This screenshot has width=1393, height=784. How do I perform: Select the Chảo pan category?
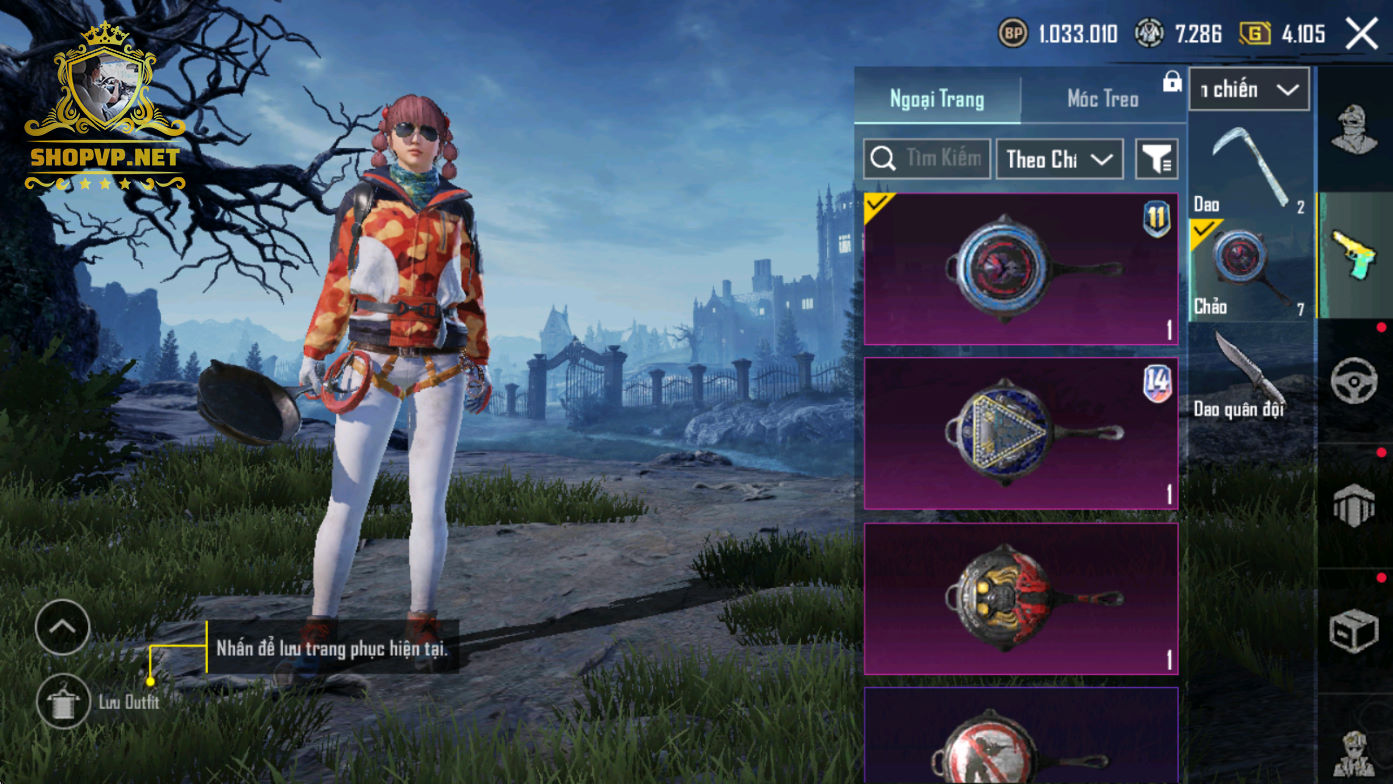click(x=1250, y=270)
